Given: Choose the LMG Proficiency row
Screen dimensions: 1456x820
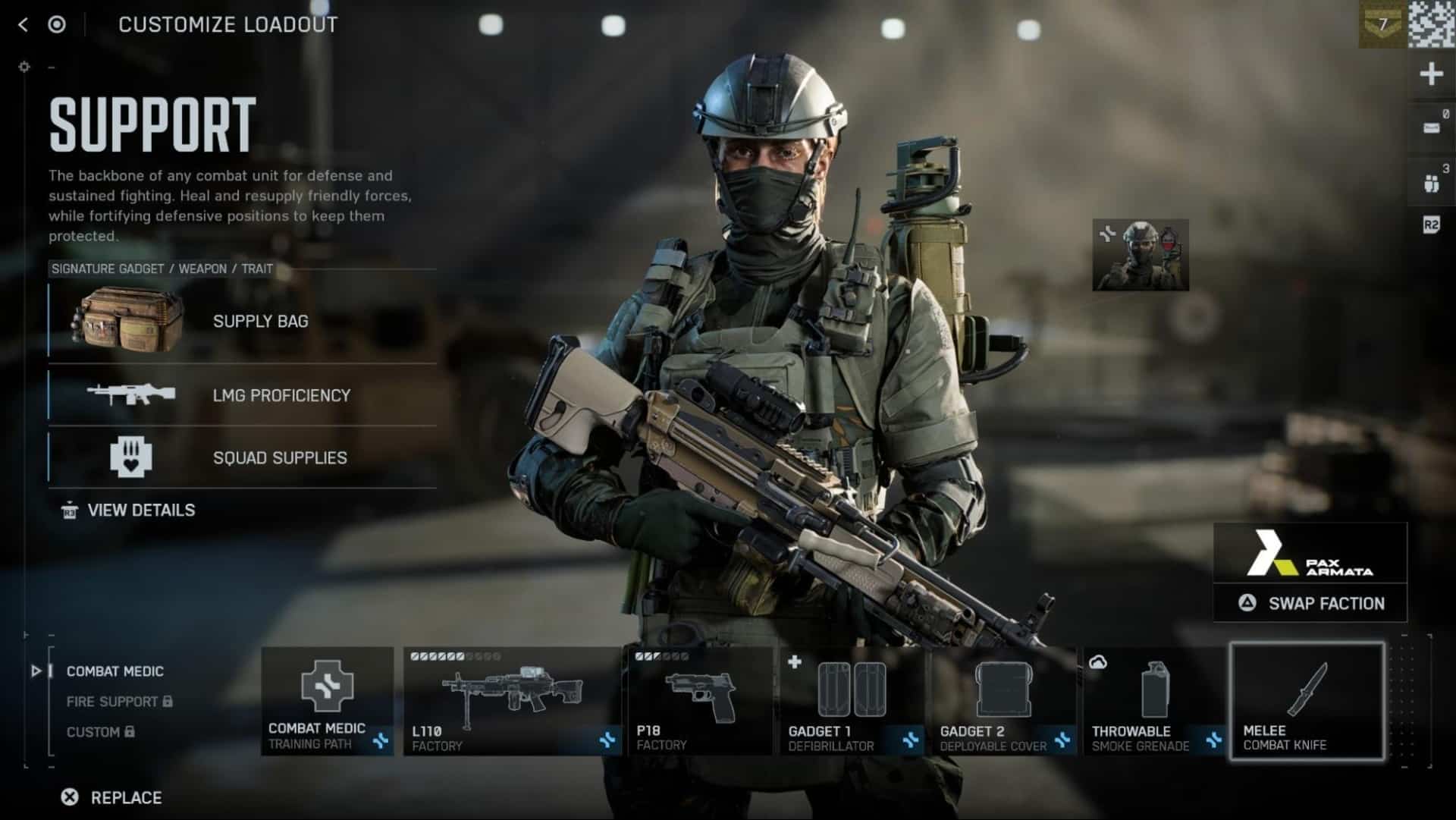Looking at the screenshot, I should 243,395.
